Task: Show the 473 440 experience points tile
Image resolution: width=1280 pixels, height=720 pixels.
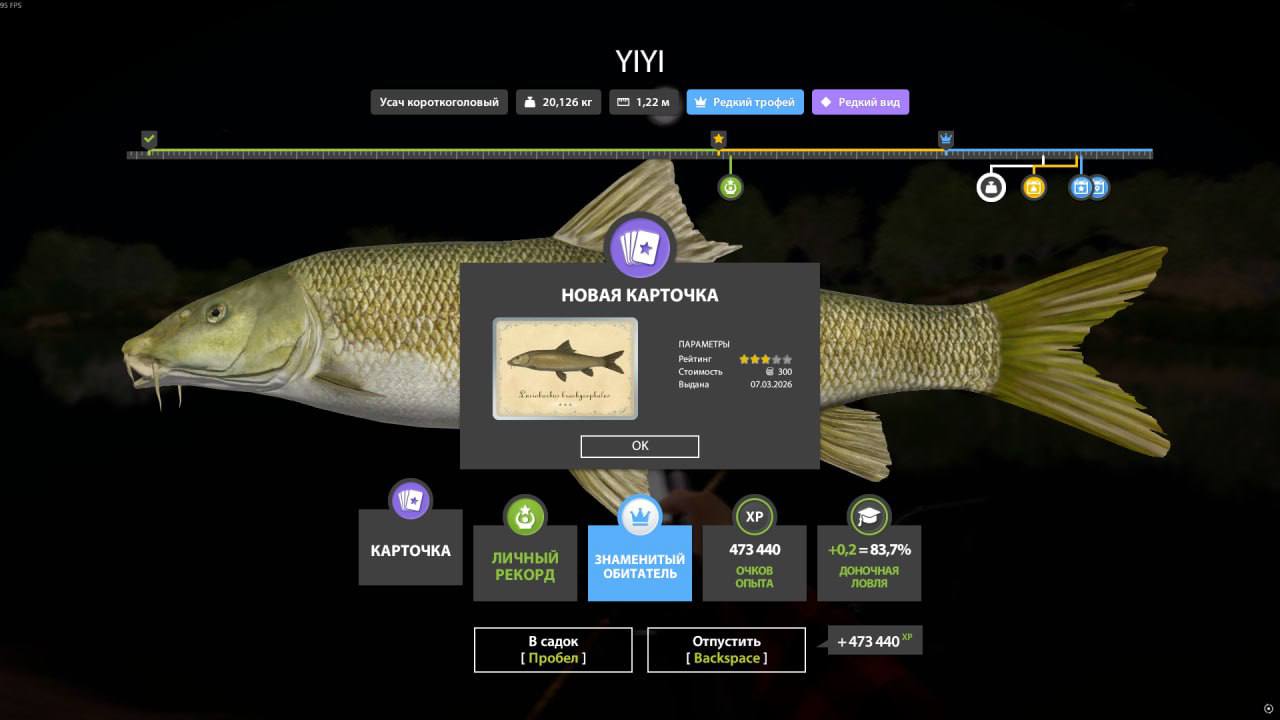Action: point(754,564)
